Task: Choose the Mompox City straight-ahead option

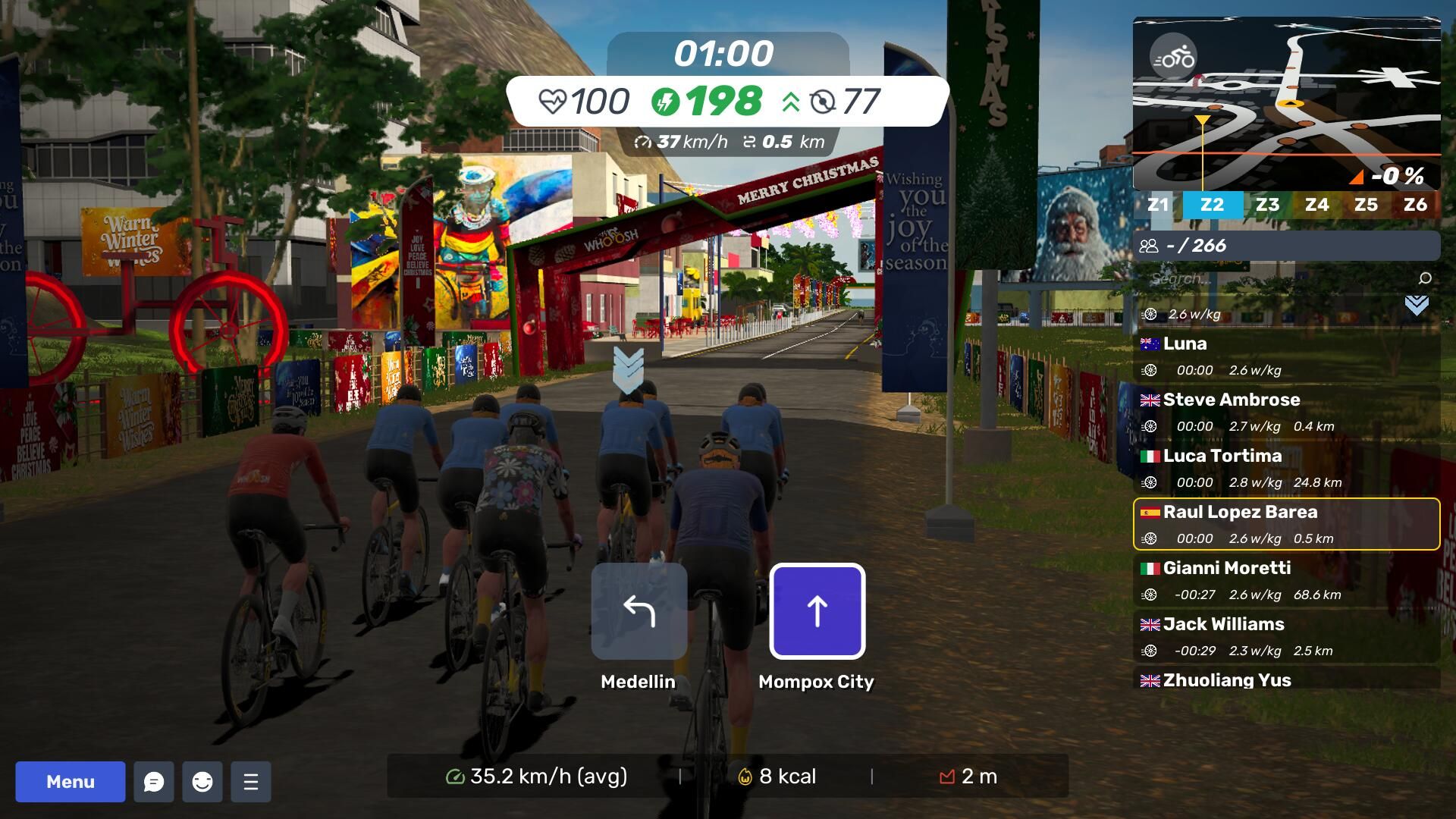Action: [817, 611]
